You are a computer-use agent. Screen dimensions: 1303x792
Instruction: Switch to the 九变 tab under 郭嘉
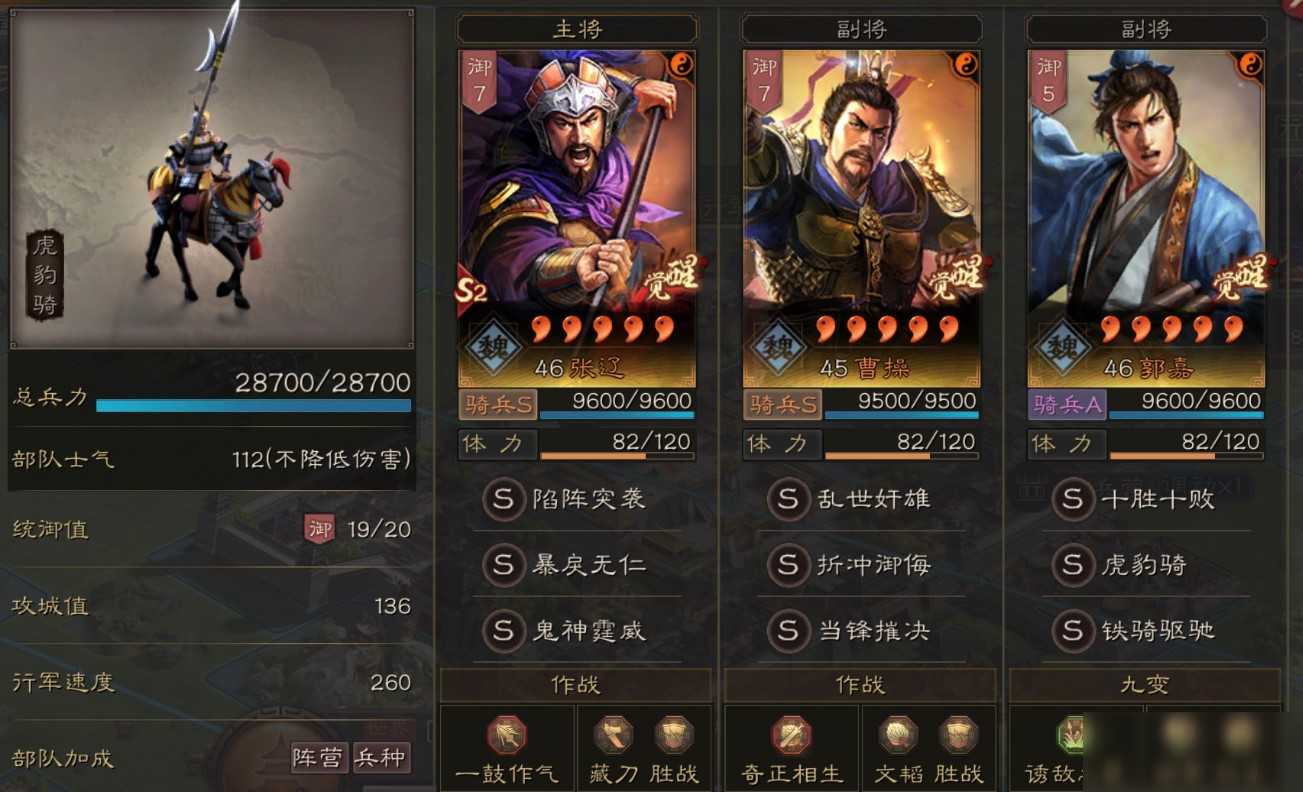(x=1143, y=684)
